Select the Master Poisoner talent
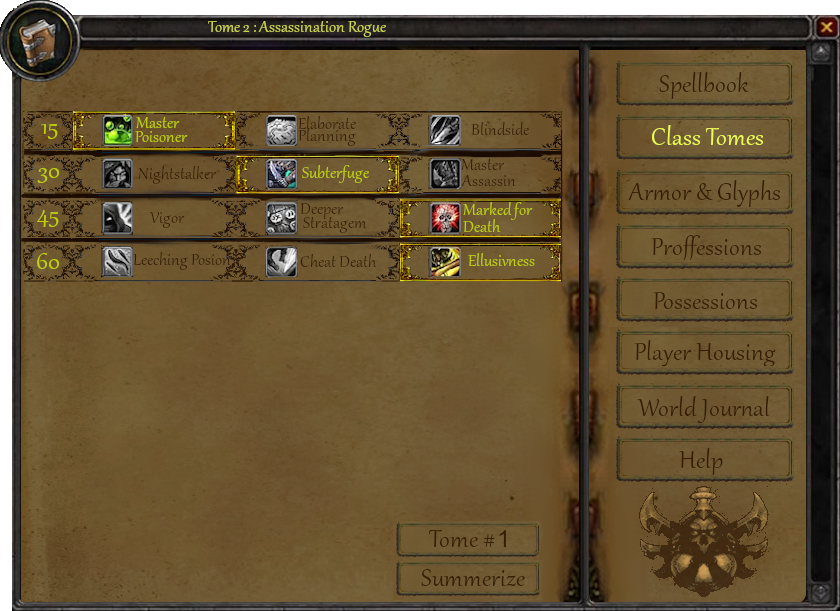The image size is (840, 611). coord(154,130)
